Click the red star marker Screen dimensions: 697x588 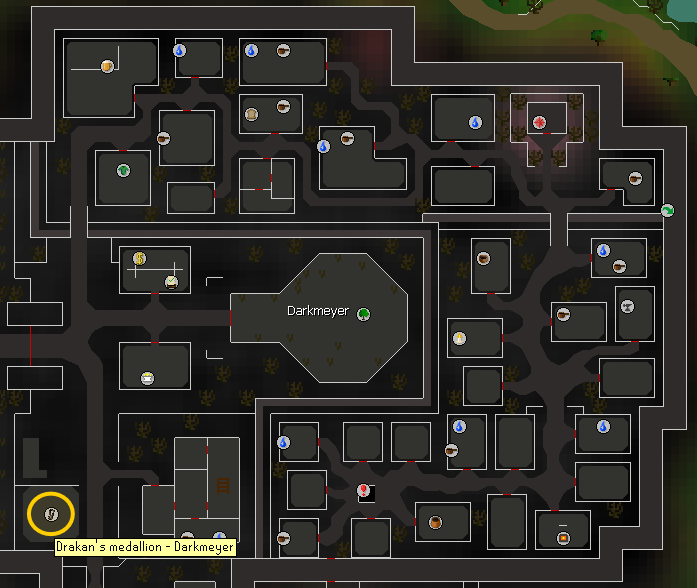[x=541, y=122]
